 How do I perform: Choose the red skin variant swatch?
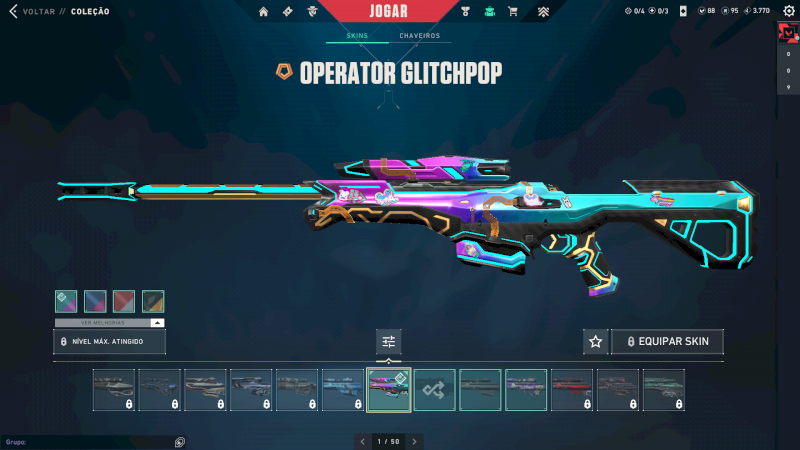(x=124, y=301)
